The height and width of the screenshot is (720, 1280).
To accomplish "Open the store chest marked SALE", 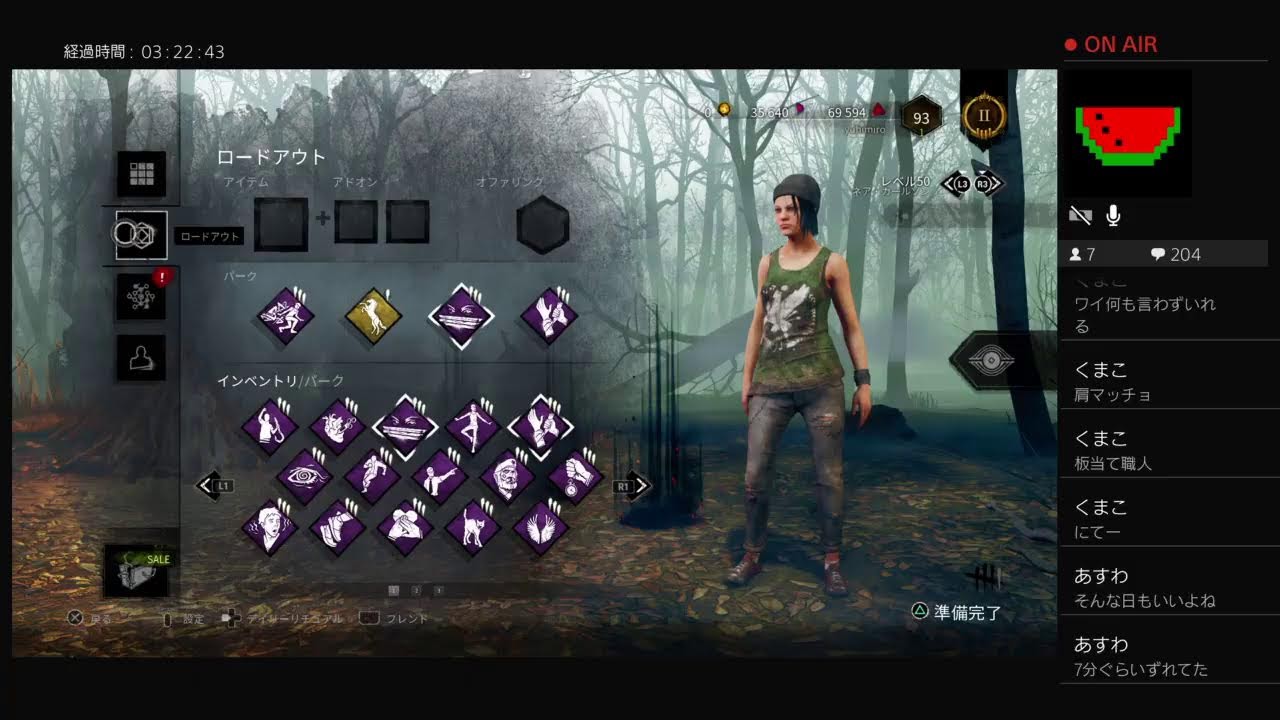I will 137,571.
